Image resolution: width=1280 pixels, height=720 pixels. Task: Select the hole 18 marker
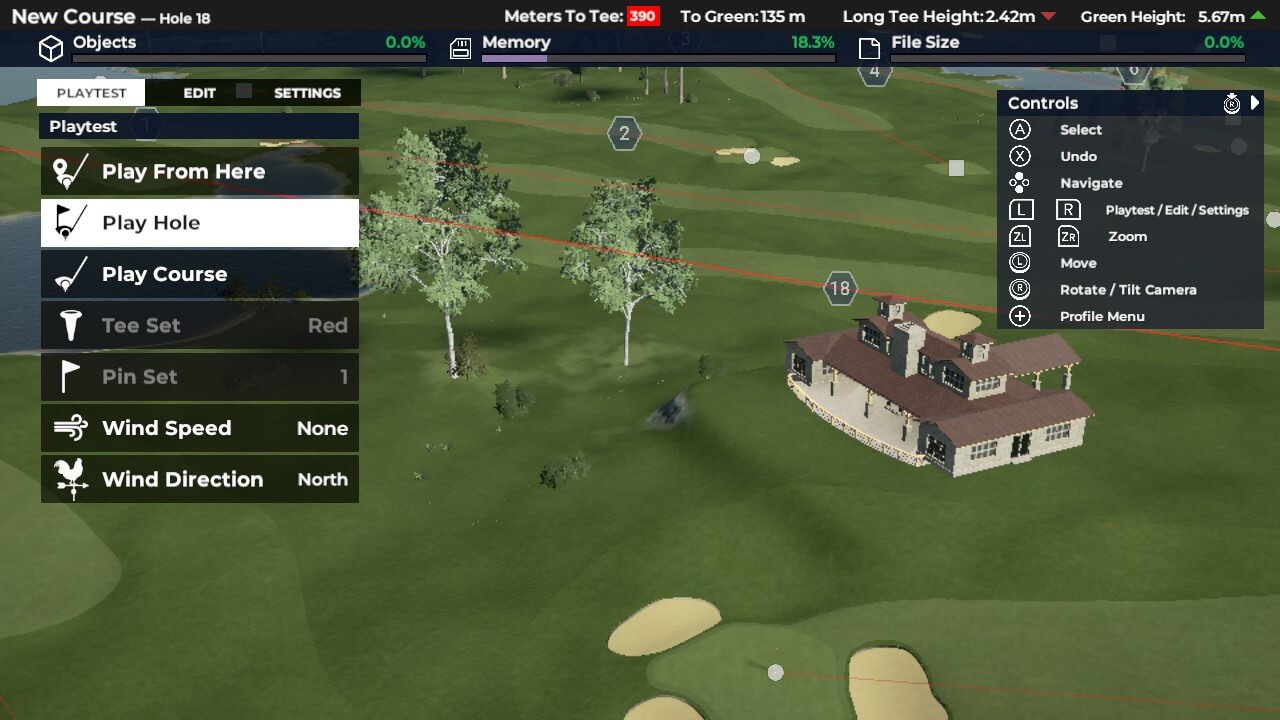pyautogui.click(x=840, y=289)
